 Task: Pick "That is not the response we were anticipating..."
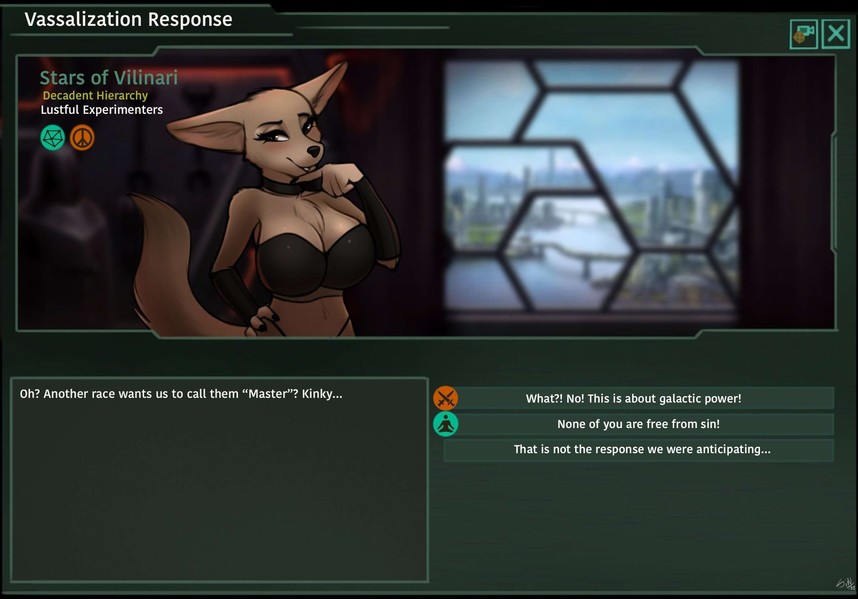tap(638, 450)
